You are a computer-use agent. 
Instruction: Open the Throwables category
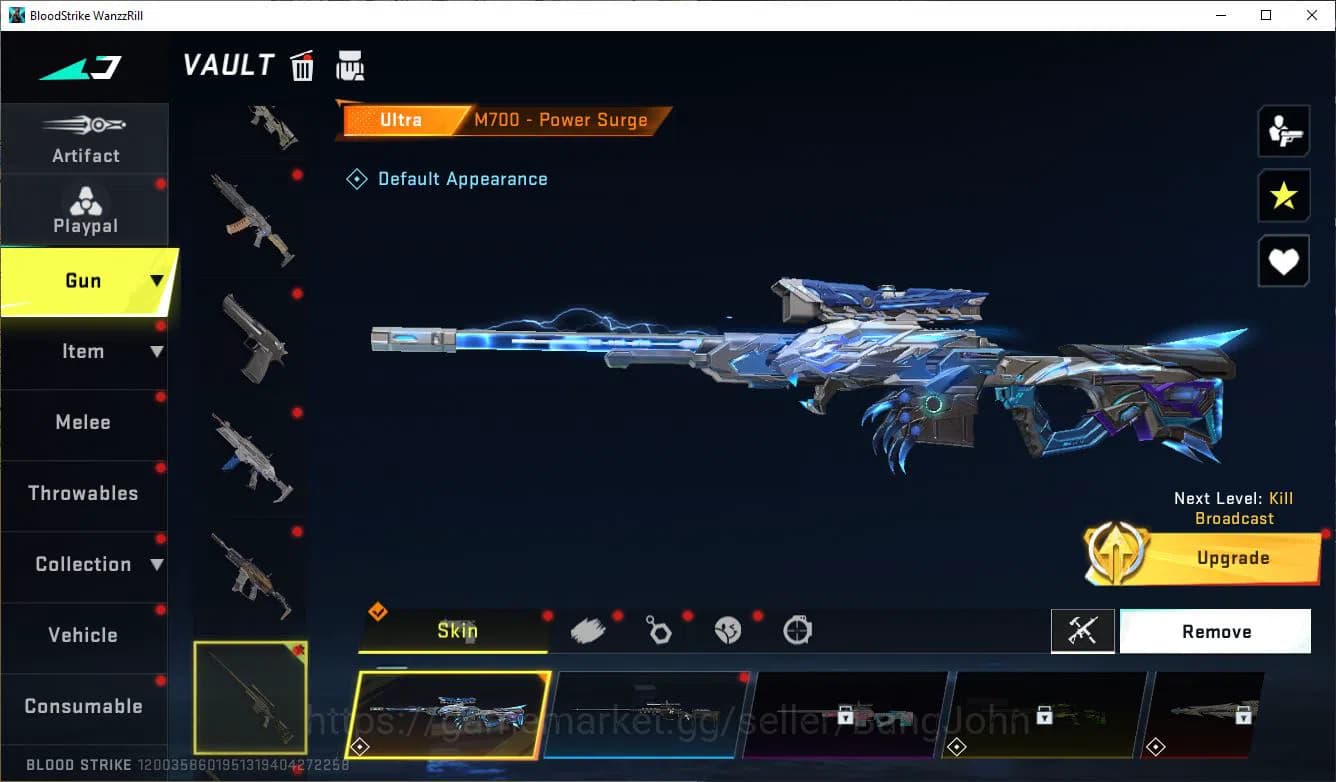click(84, 493)
